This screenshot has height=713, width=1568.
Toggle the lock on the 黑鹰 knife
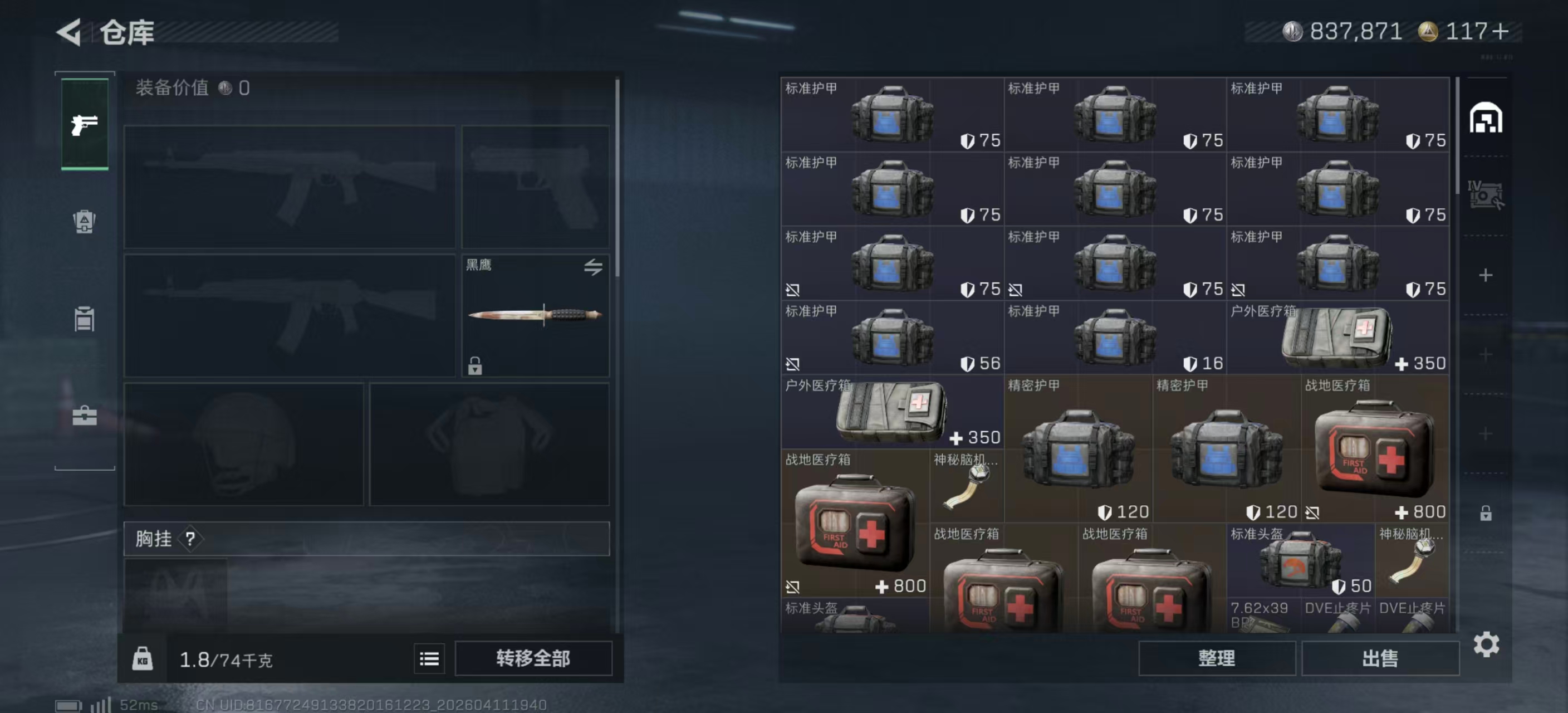(x=474, y=366)
